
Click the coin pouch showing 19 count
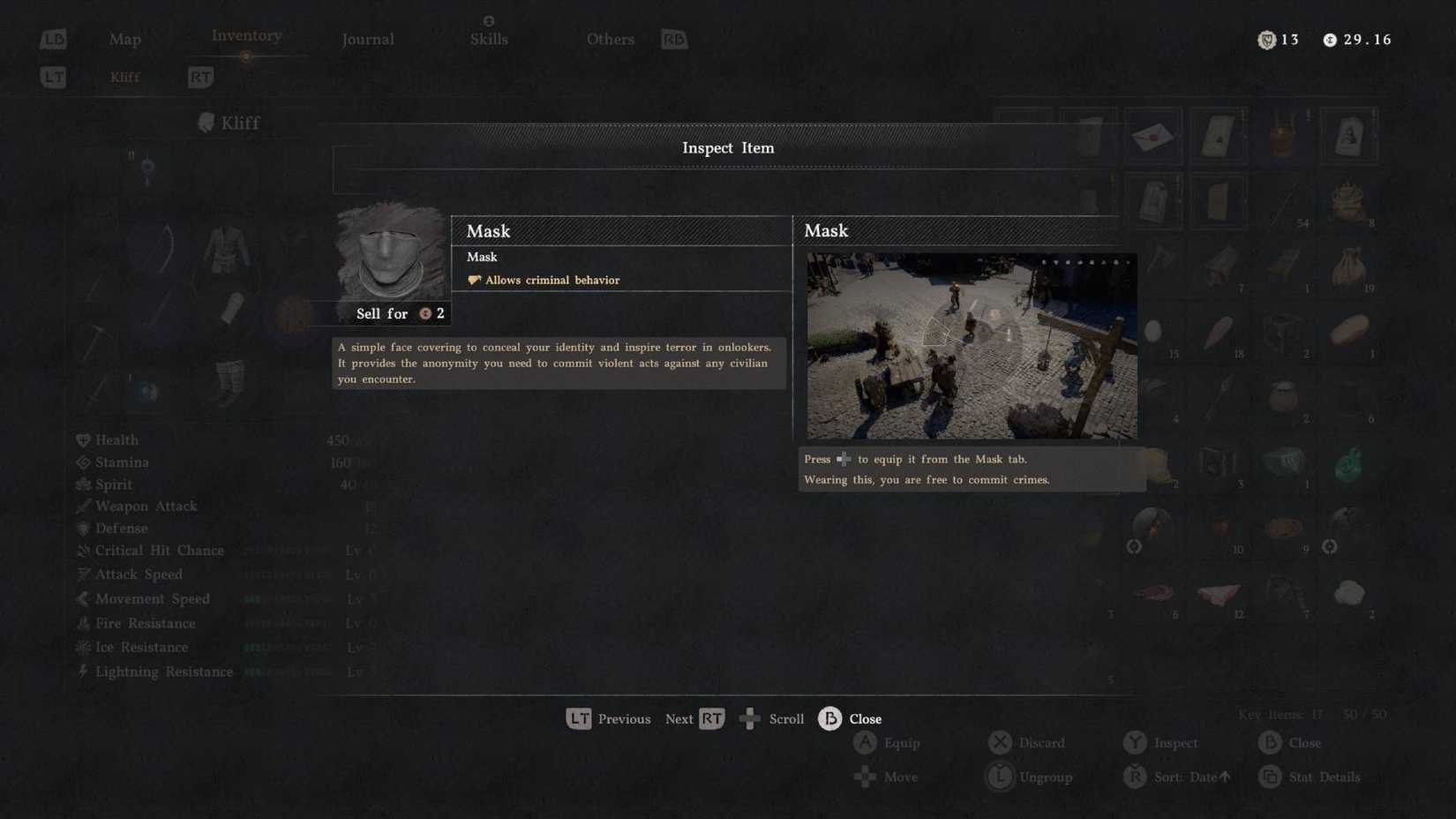point(1348,267)
